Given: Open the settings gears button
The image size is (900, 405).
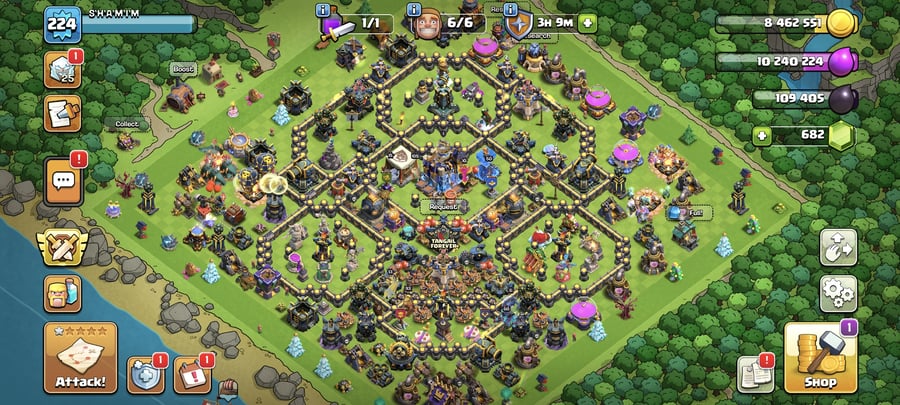Looking at the screenshot, I should coord(838,293).
